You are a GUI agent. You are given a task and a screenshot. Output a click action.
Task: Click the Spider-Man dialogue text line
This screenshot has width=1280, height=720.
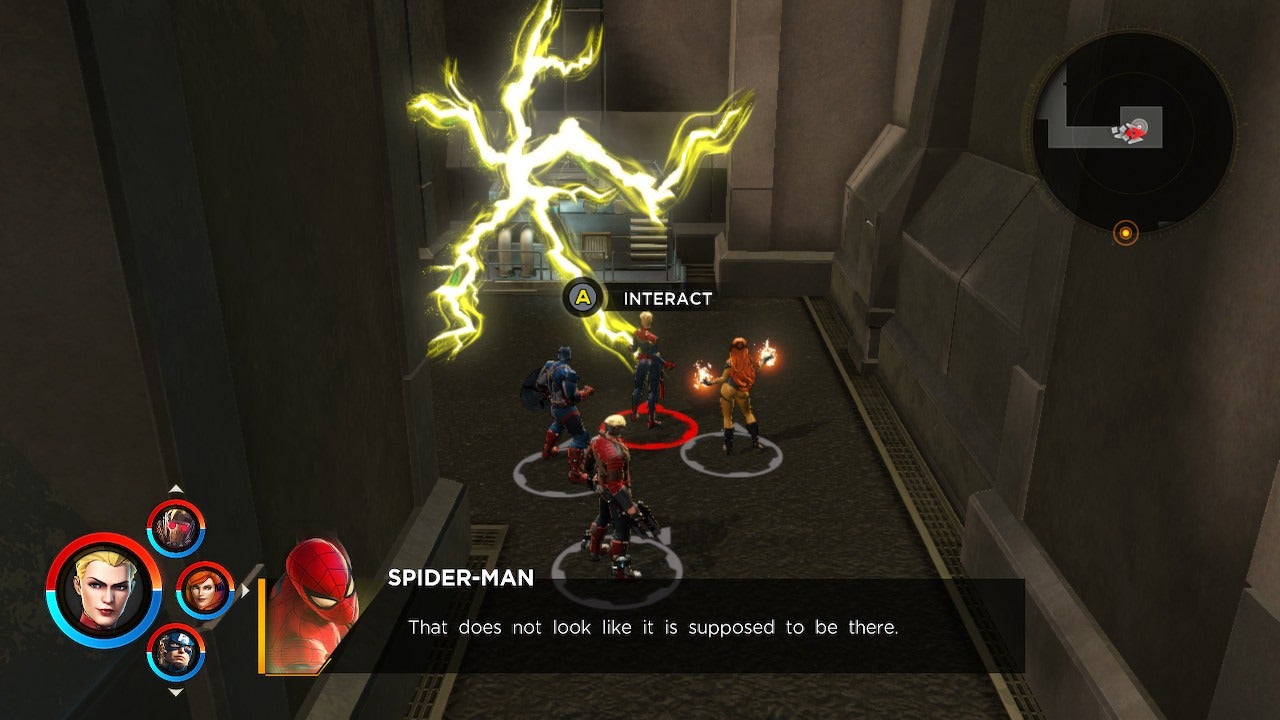[649, 627]
